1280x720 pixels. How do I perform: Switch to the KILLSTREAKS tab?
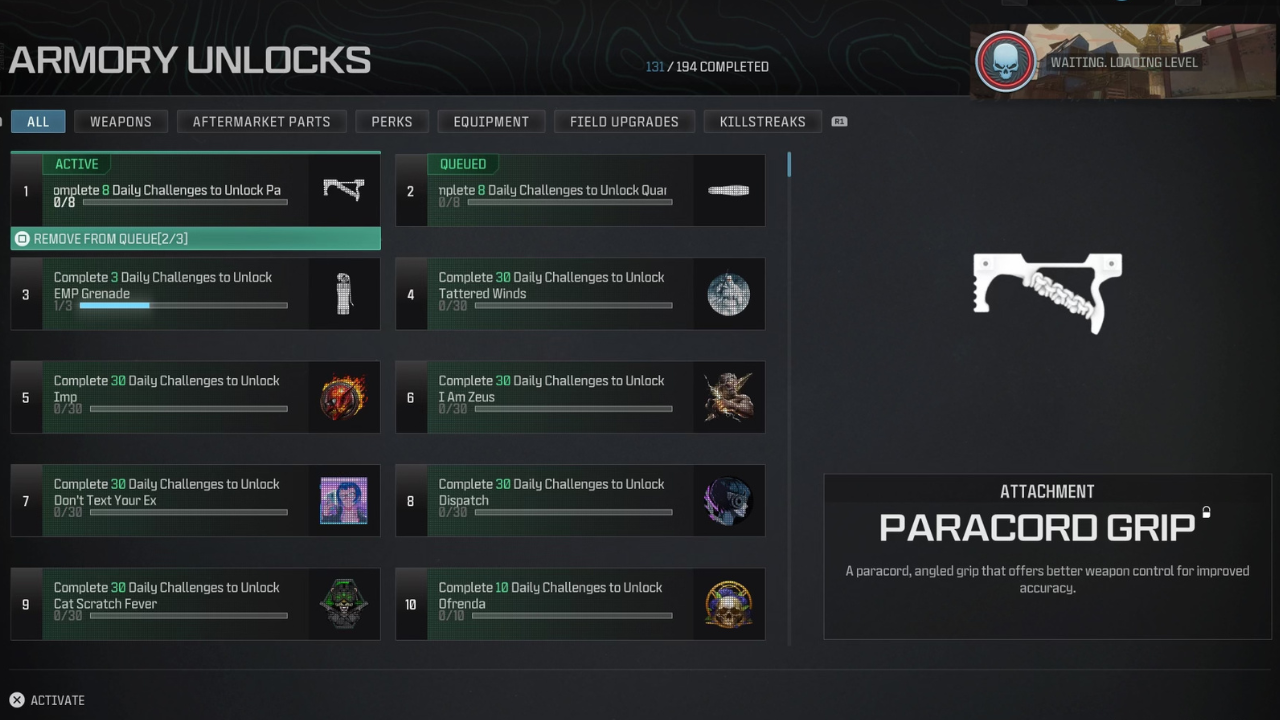pos(762,121)
